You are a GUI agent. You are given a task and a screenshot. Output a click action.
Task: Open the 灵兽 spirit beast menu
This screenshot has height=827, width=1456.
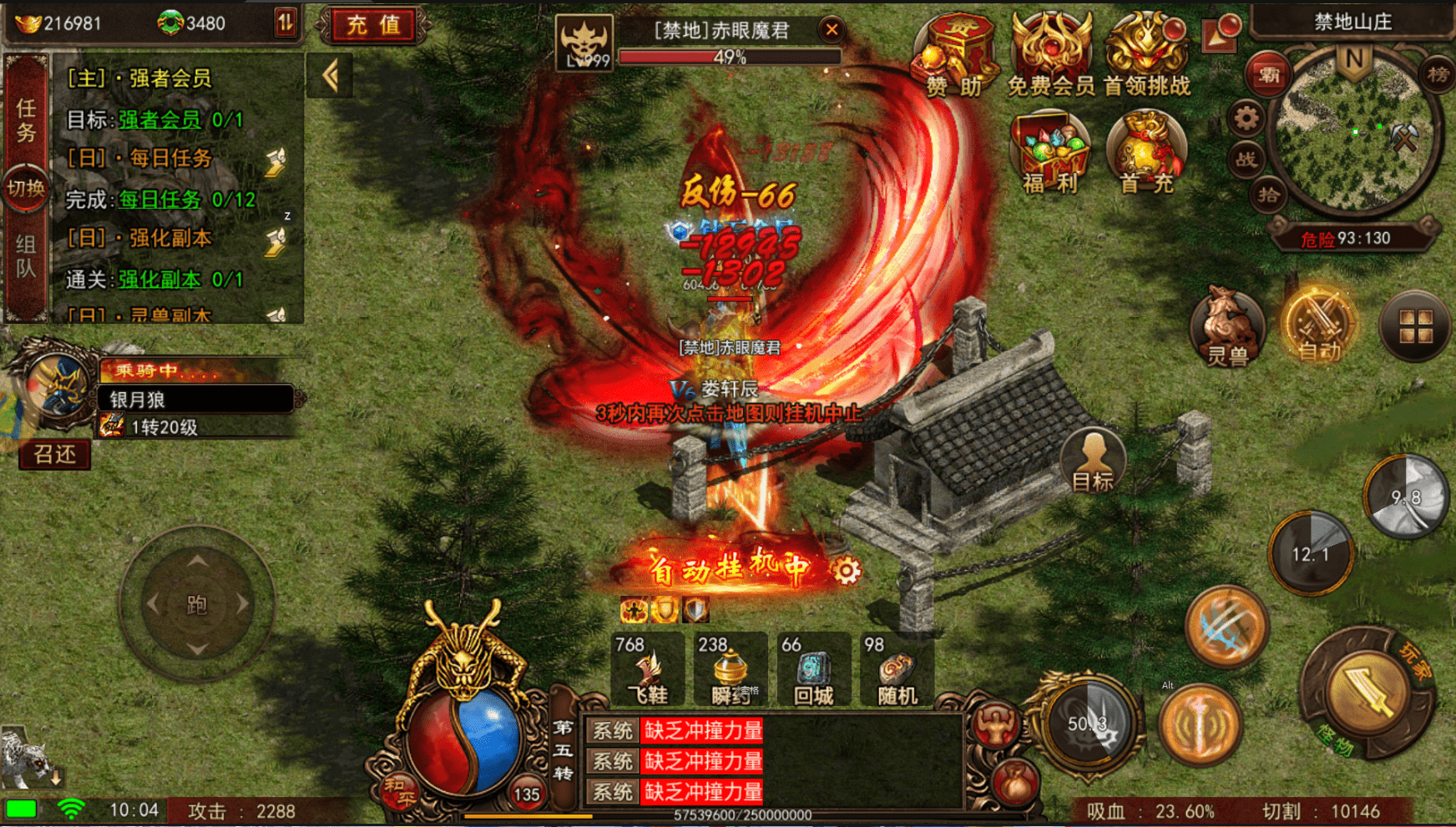click(1227, 327)
